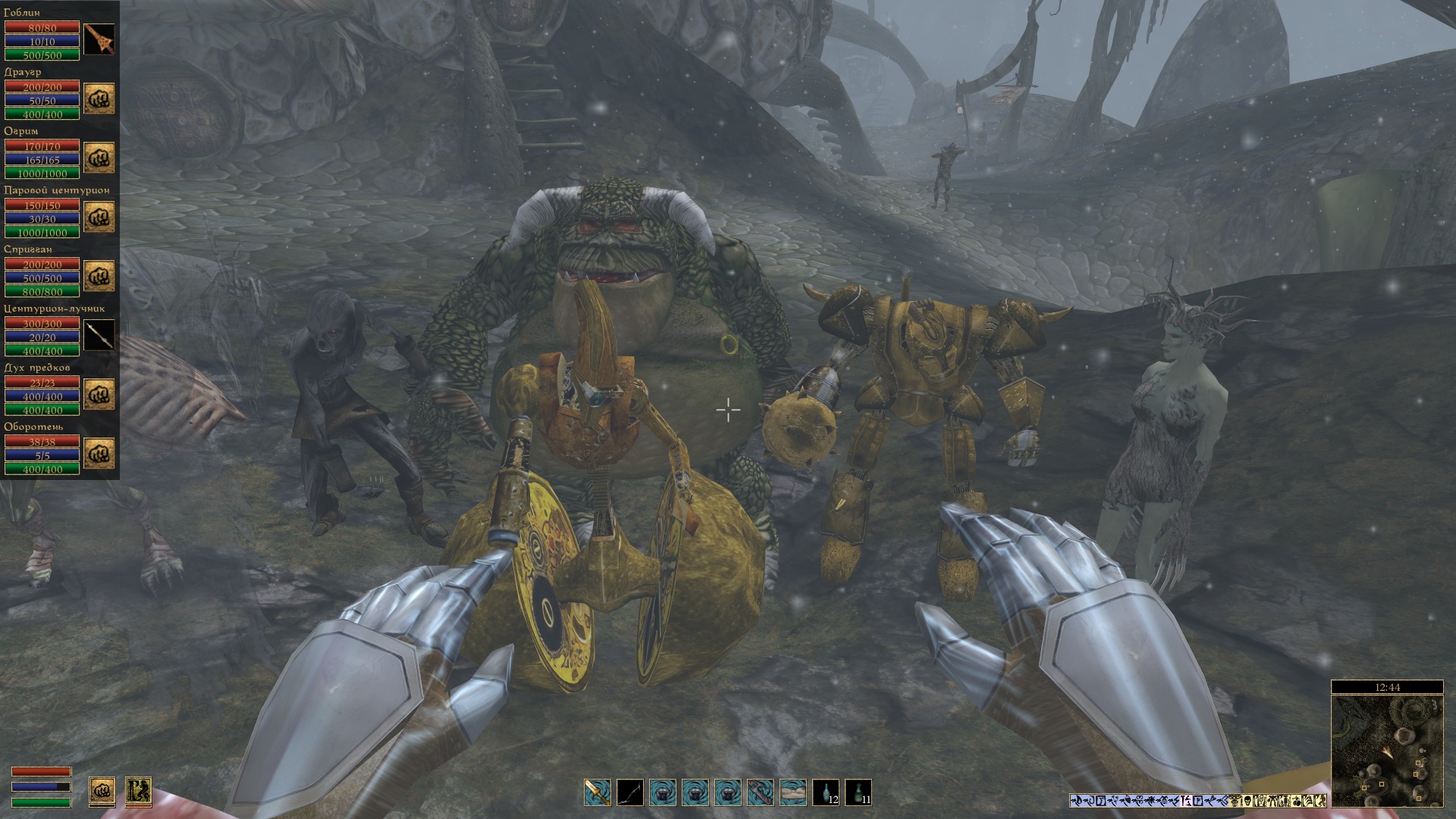Click the fist icon beside Дух предков
This screenshot has height=819, width=1456.
99,394
